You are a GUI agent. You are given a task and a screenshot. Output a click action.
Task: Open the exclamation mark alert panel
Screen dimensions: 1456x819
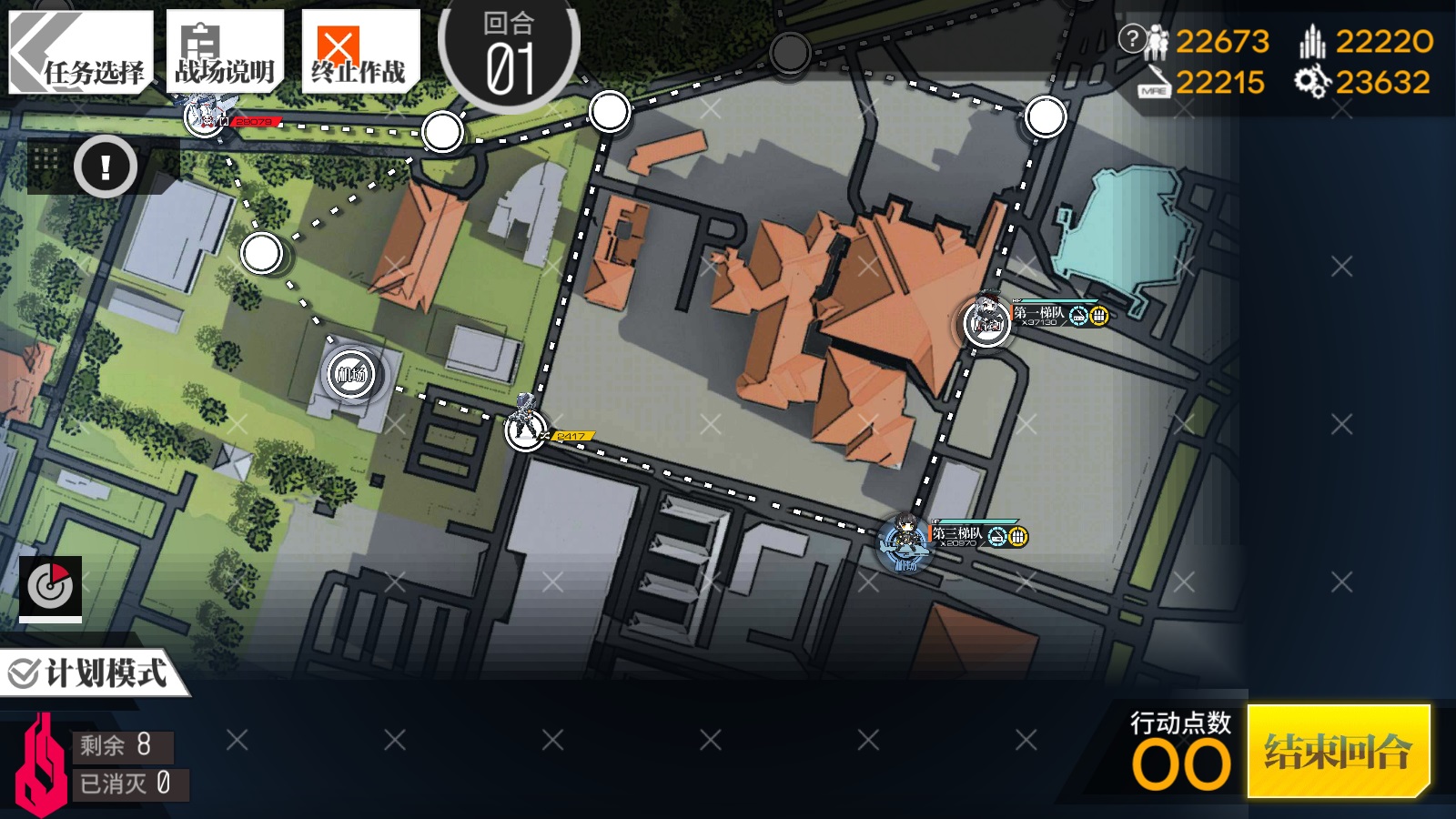tap(106, 167)
